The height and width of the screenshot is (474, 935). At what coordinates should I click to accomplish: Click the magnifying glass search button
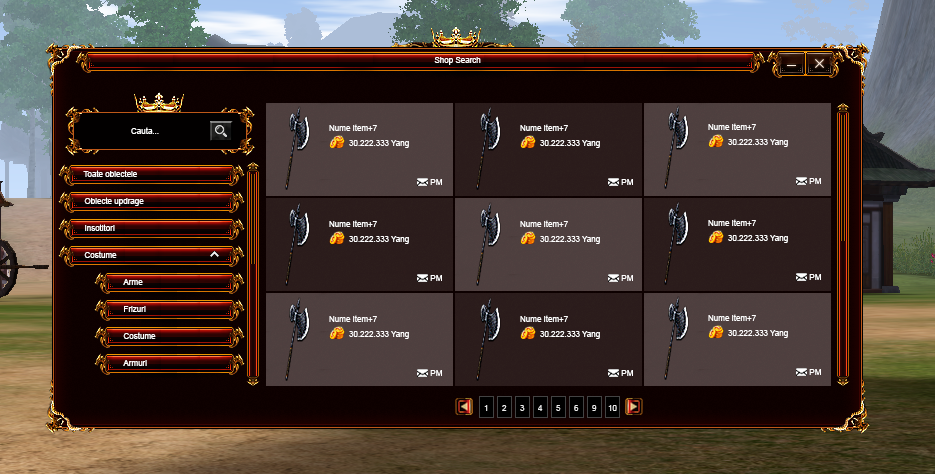coord(220,130)
